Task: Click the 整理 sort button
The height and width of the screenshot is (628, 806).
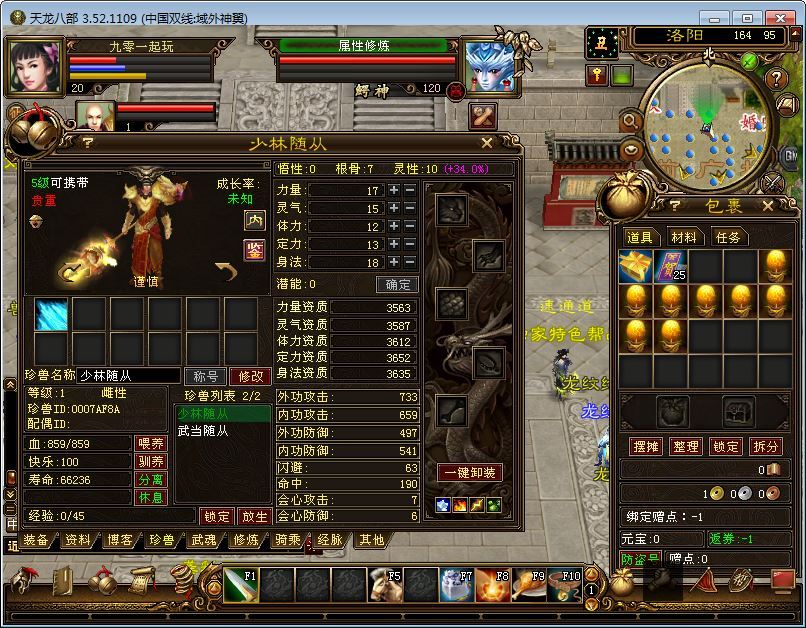Action: (685, 446)
